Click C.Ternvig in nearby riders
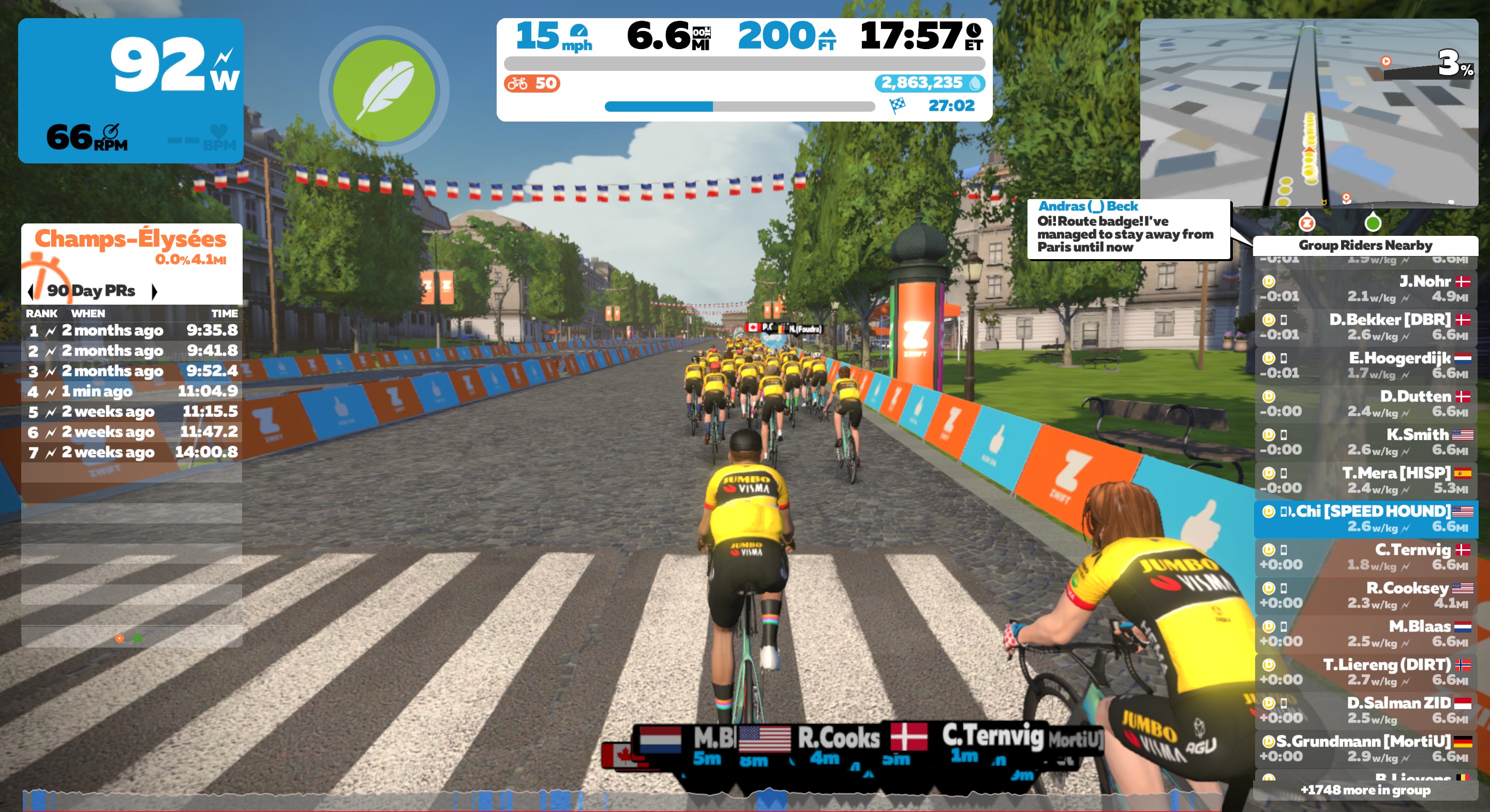1490x812 pixels. (x=1365, y=557)
